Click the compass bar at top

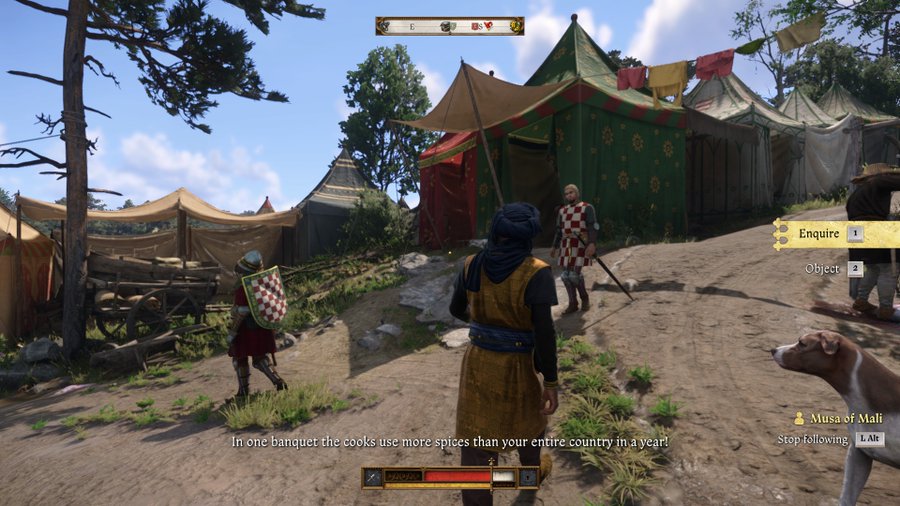click(449, 26)
